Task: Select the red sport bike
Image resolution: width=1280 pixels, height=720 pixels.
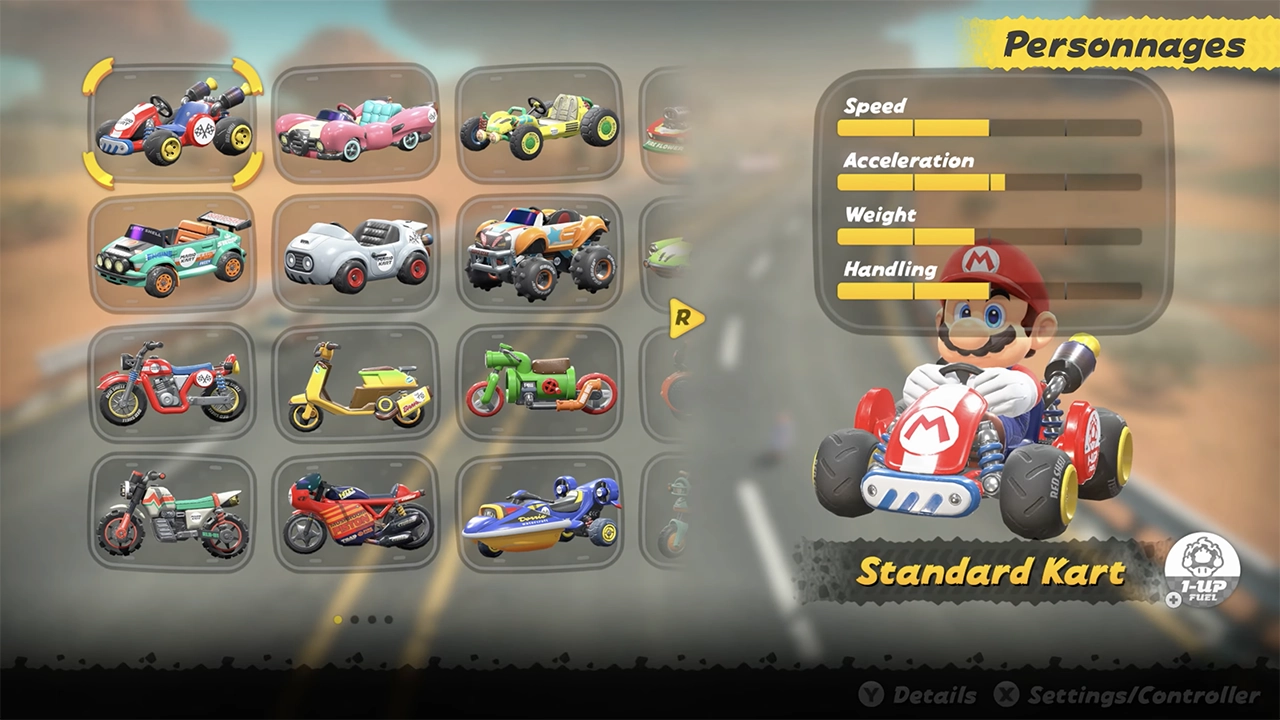Action: coord(357,513)
